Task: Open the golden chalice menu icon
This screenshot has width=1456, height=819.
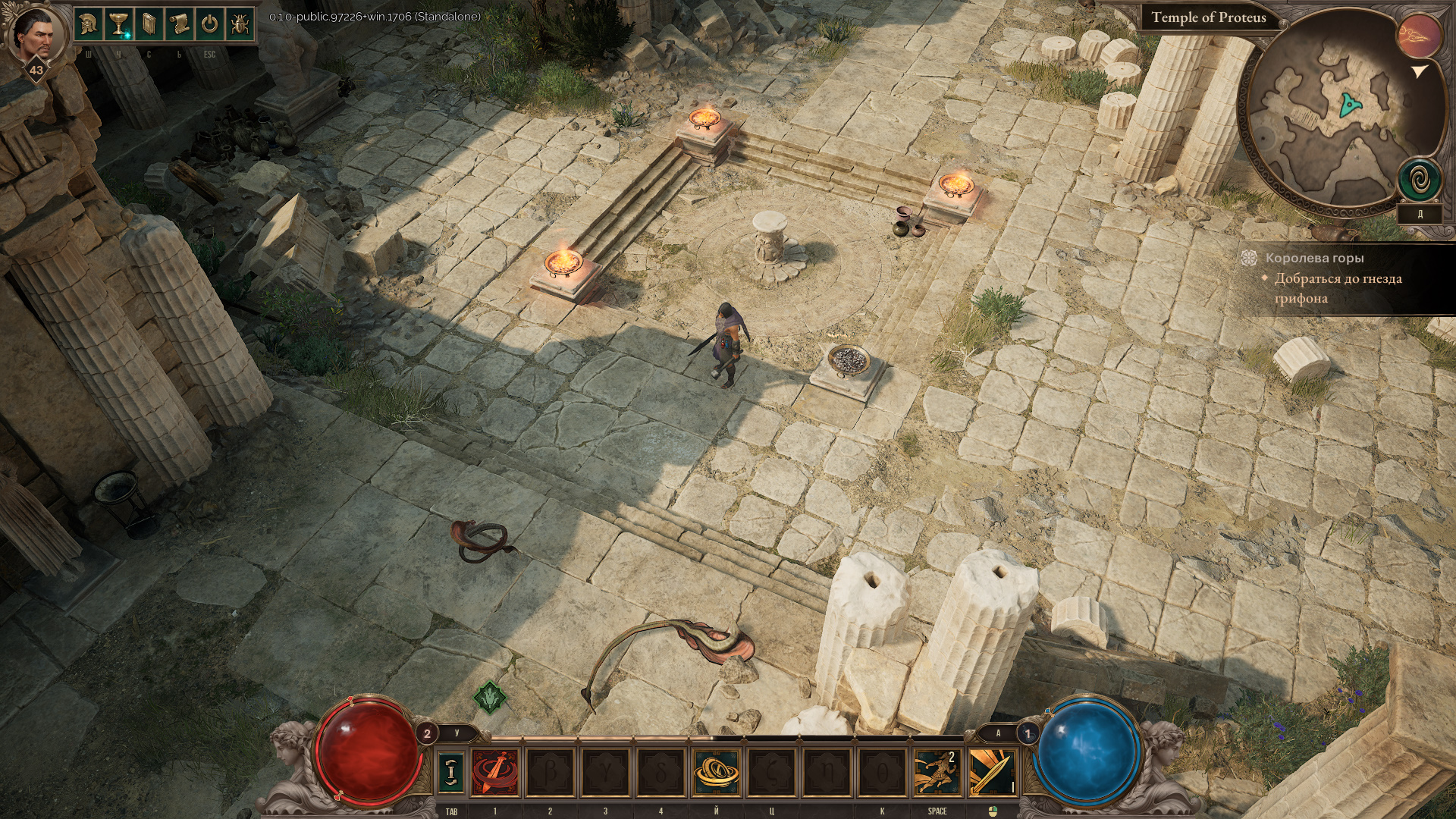Action: click(x=118, y=24)
